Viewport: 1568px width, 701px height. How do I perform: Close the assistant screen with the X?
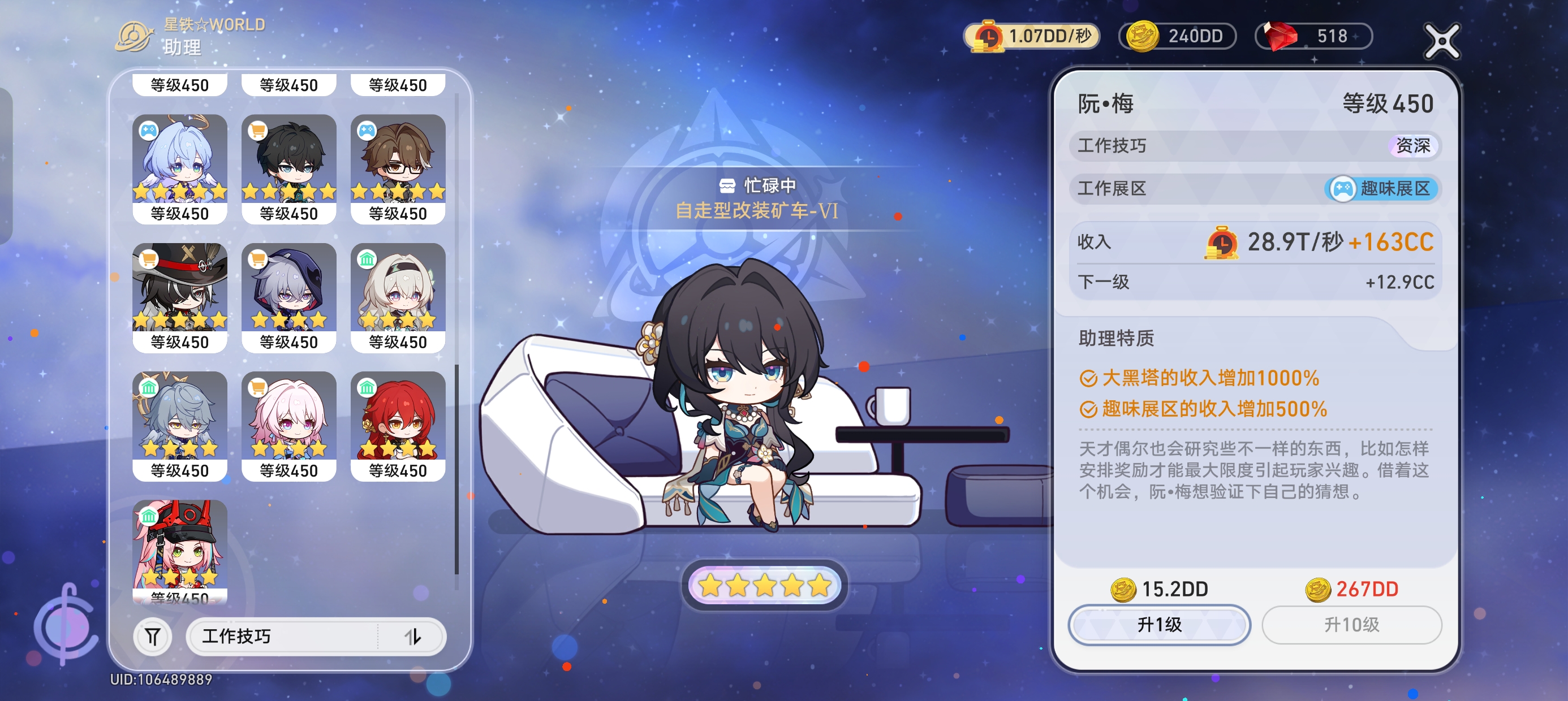click(1441, 41)
